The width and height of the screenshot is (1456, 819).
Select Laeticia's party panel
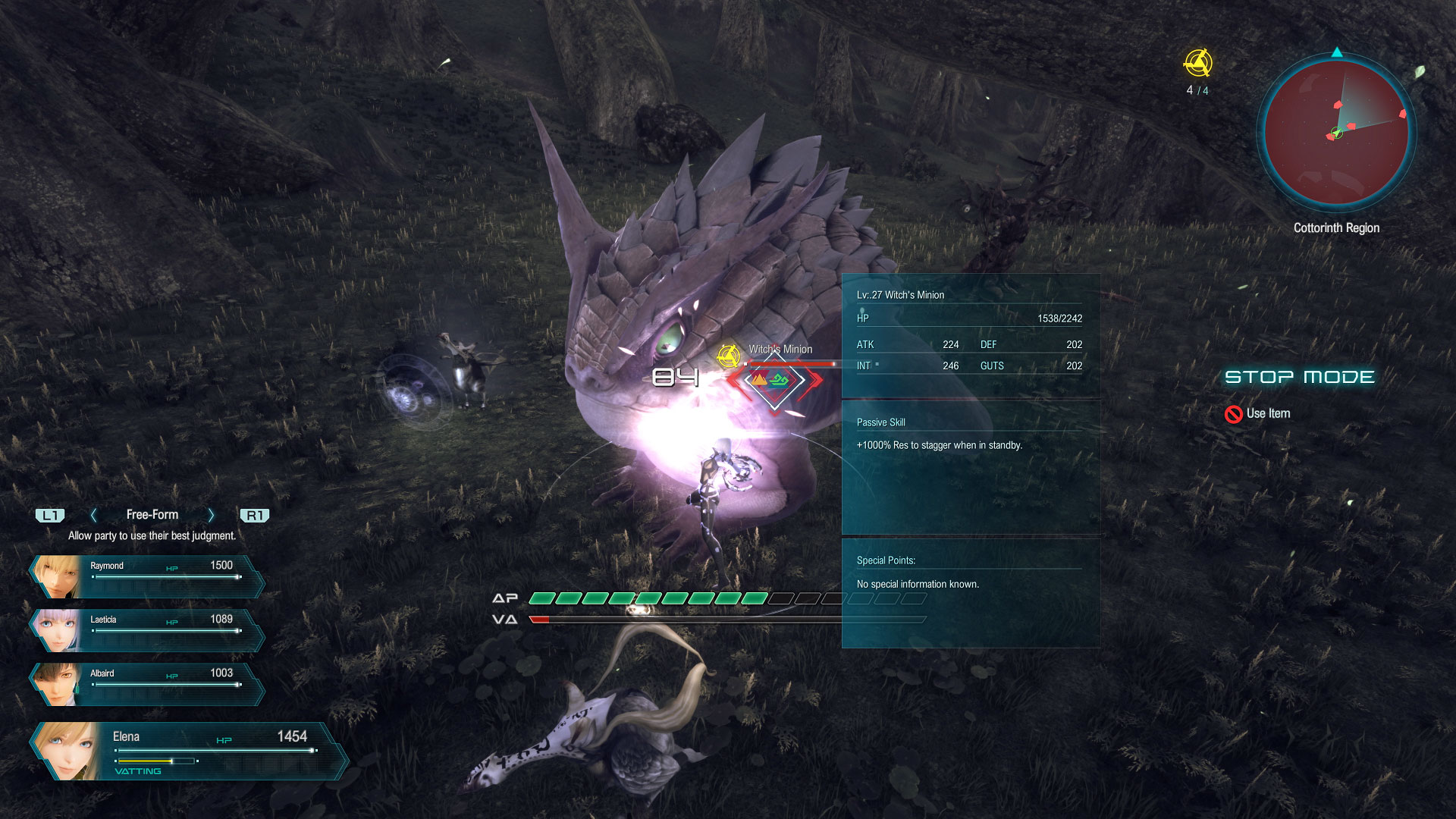tap(148, 630)
